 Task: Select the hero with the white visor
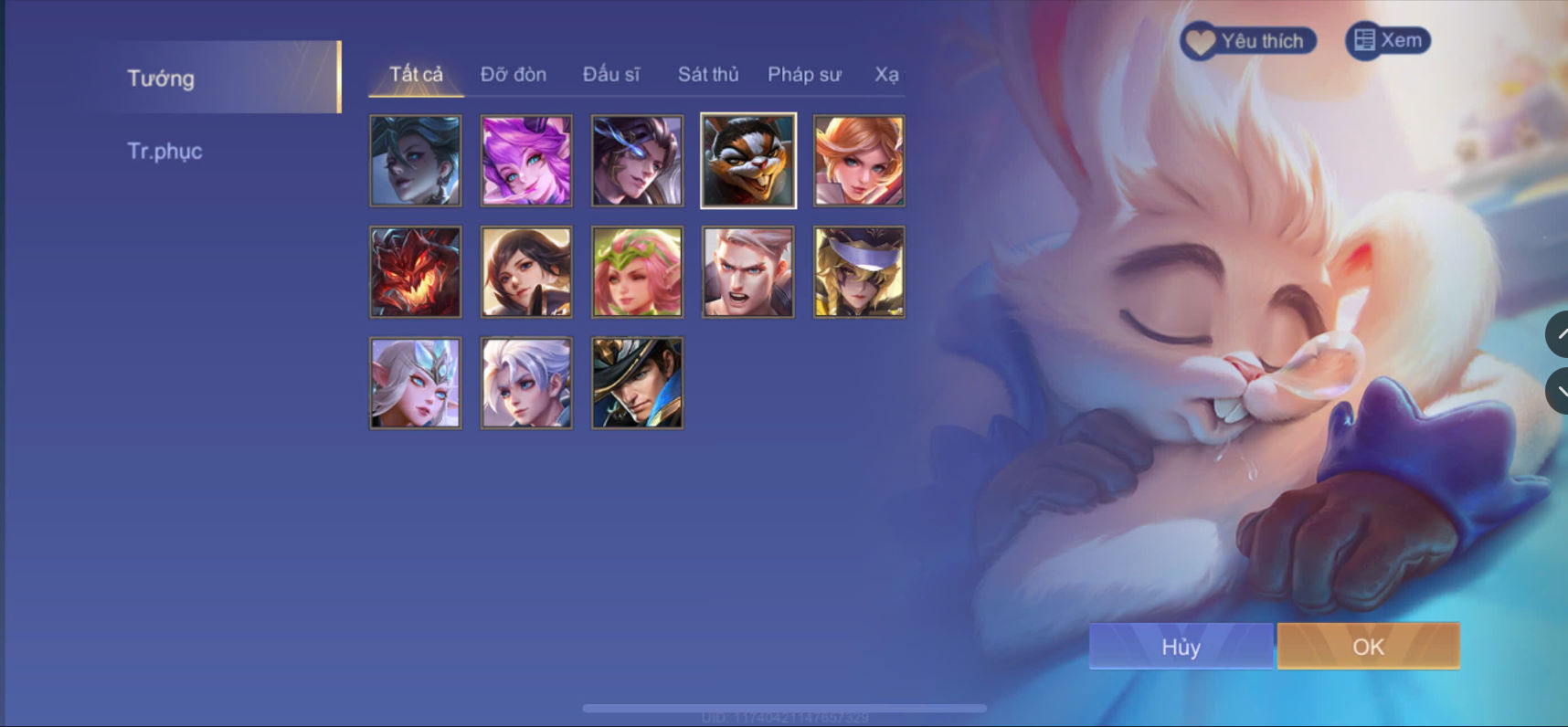point(859,271)
